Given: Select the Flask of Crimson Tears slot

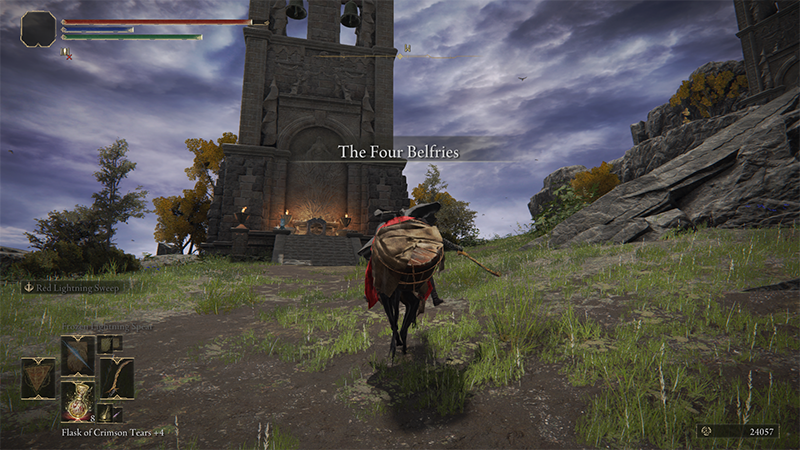Looking at the screenshot, I should click(77, 400).
